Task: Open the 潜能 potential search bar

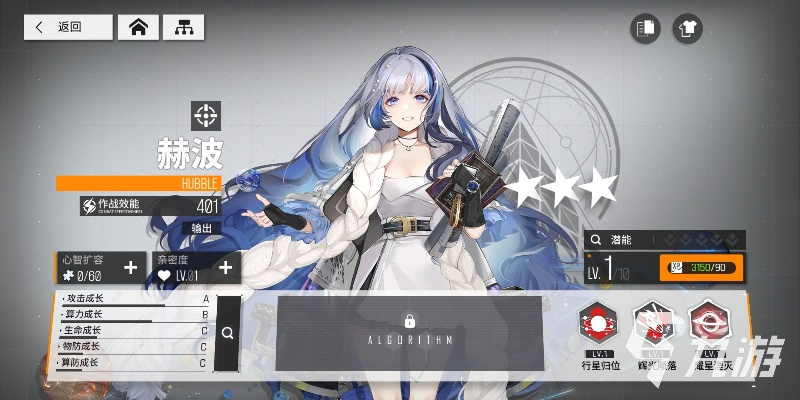Action: [664, 240]
